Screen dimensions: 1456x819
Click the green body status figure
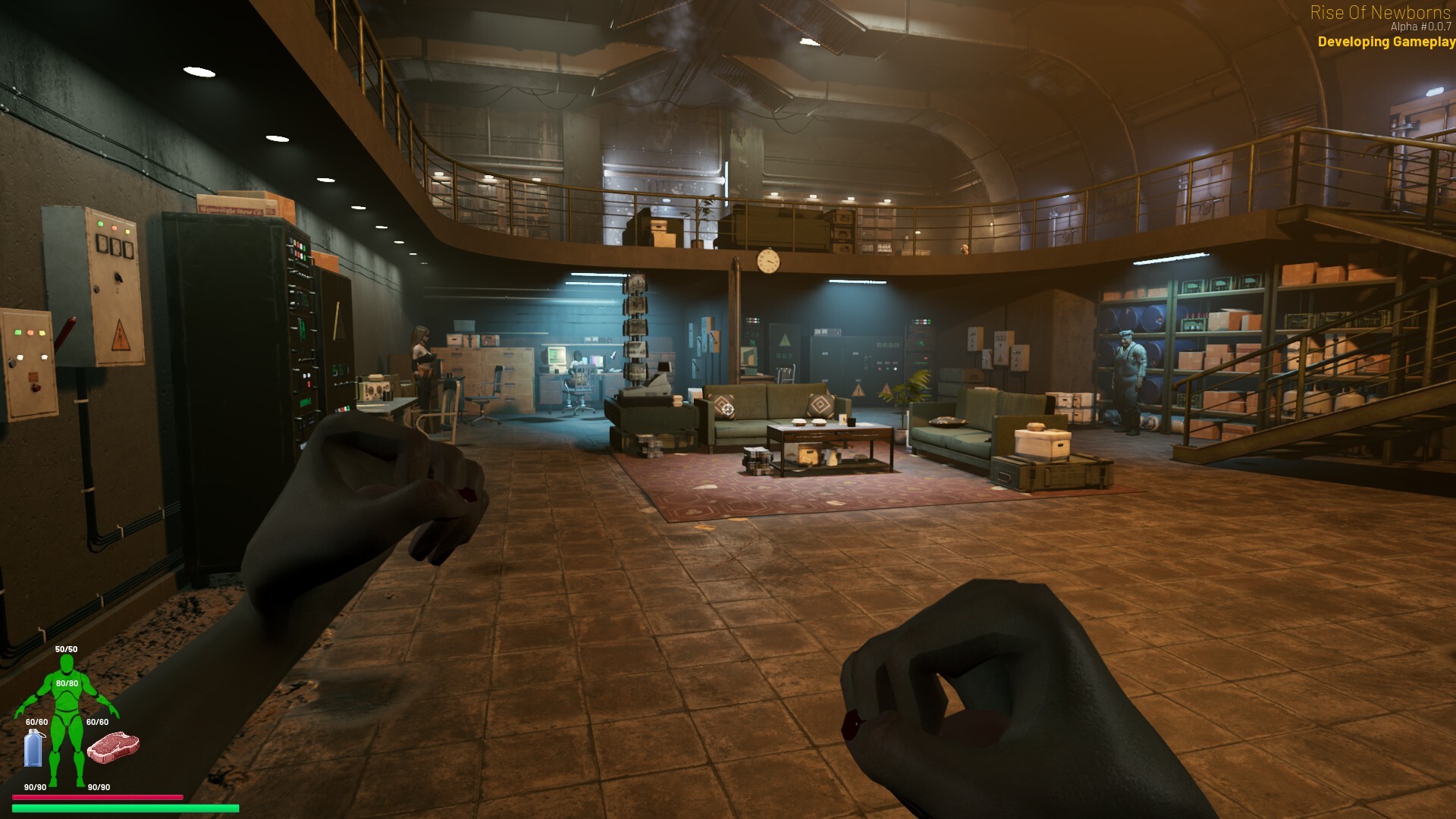pyautogui.click(x=67, y=717)
